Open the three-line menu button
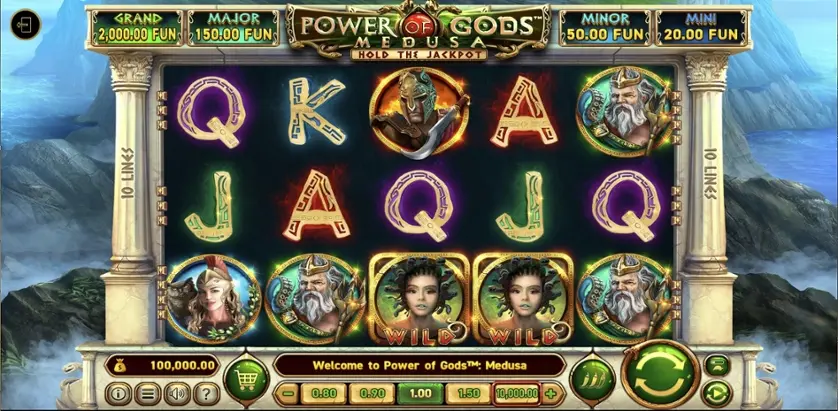 (x=148, y=394)
